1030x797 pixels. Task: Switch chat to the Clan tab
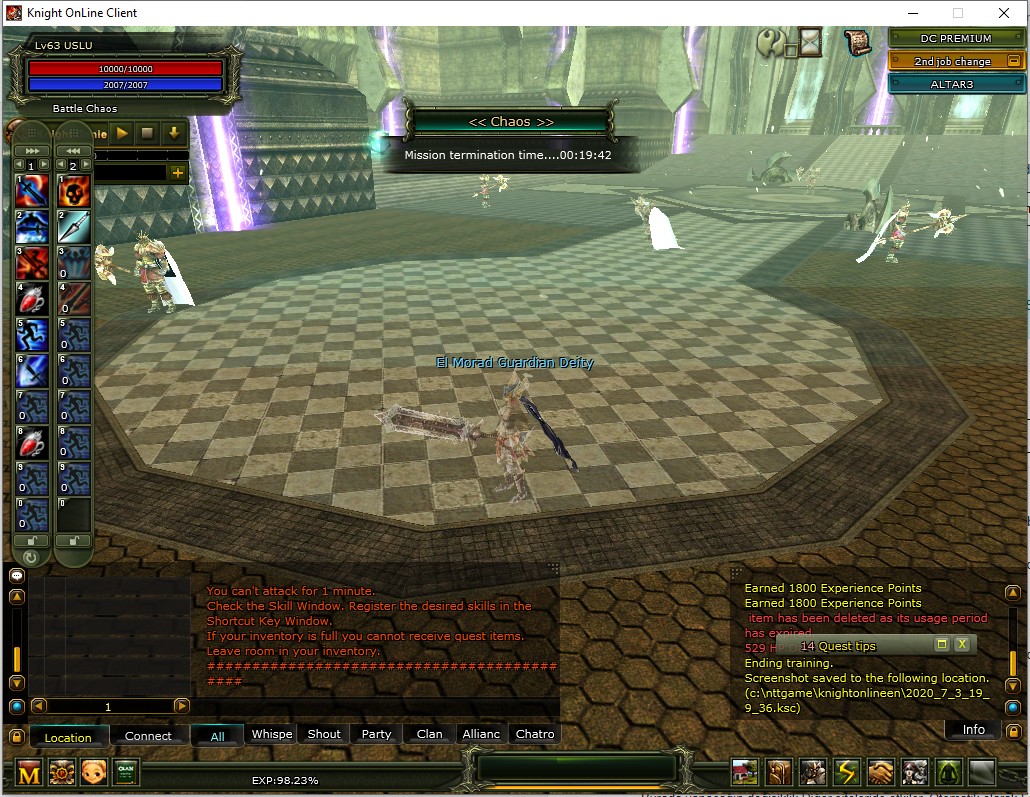(x=430, y=734)
